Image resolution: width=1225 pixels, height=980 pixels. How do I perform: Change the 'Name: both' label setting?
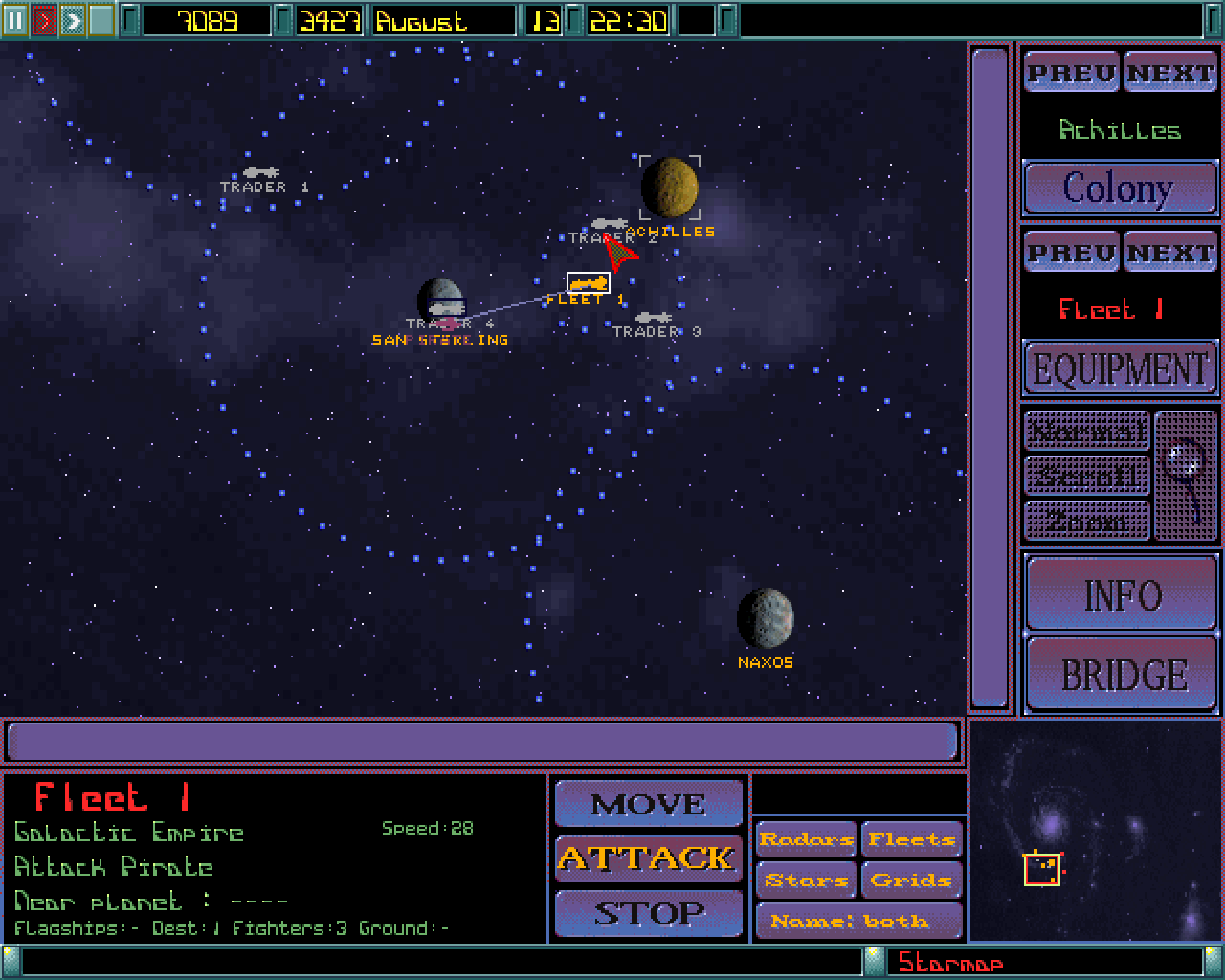click(857, 921)
